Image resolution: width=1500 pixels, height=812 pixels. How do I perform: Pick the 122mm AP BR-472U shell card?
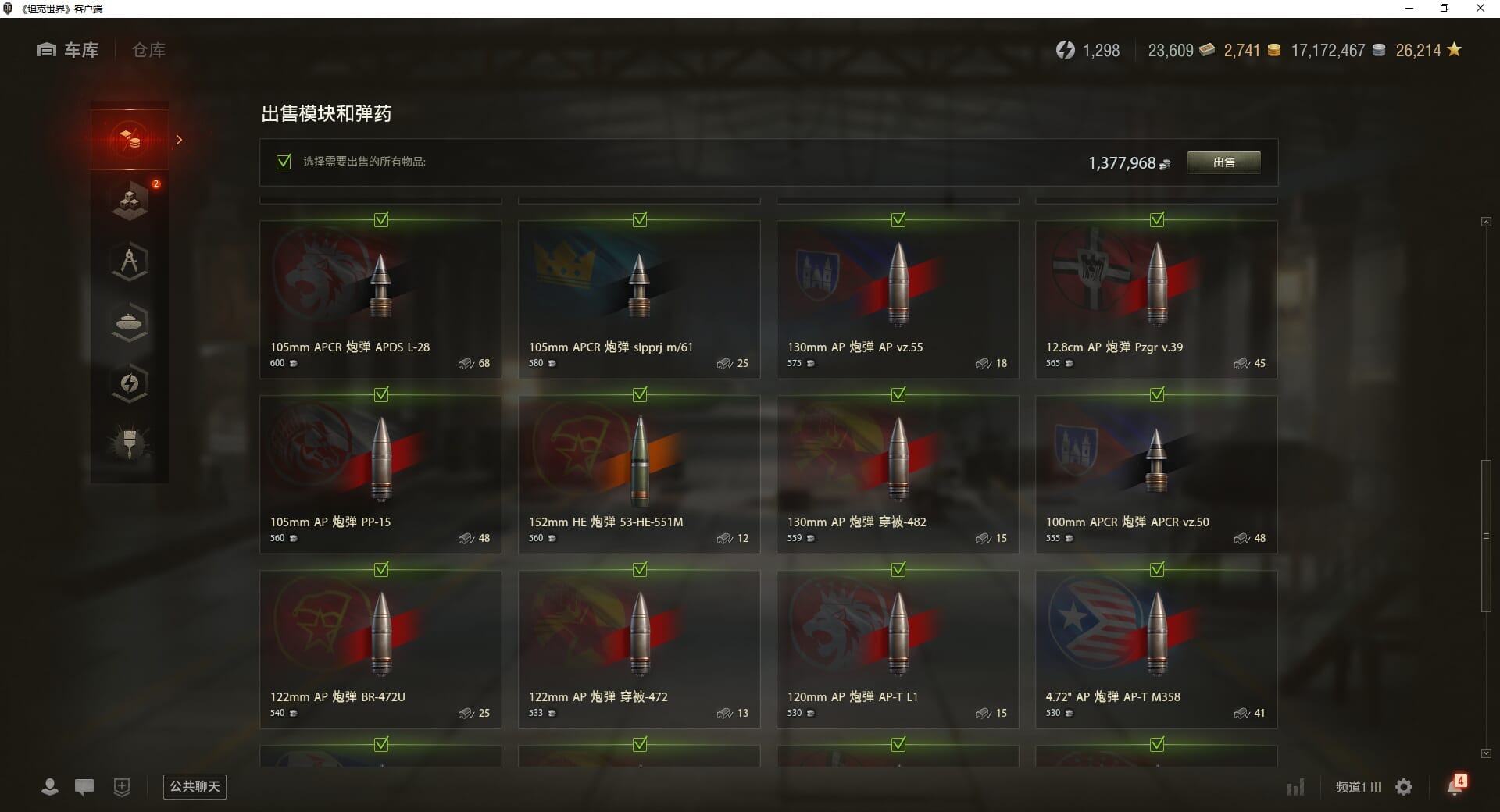(380, 650)
